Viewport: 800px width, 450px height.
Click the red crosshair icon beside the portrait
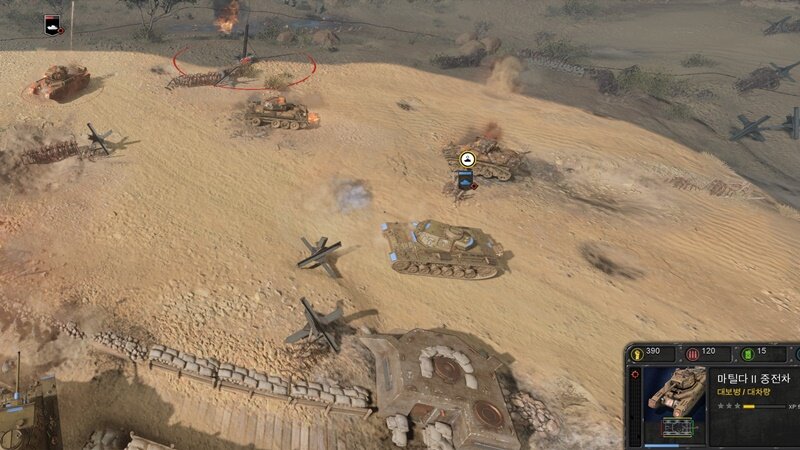coord(637,376)
